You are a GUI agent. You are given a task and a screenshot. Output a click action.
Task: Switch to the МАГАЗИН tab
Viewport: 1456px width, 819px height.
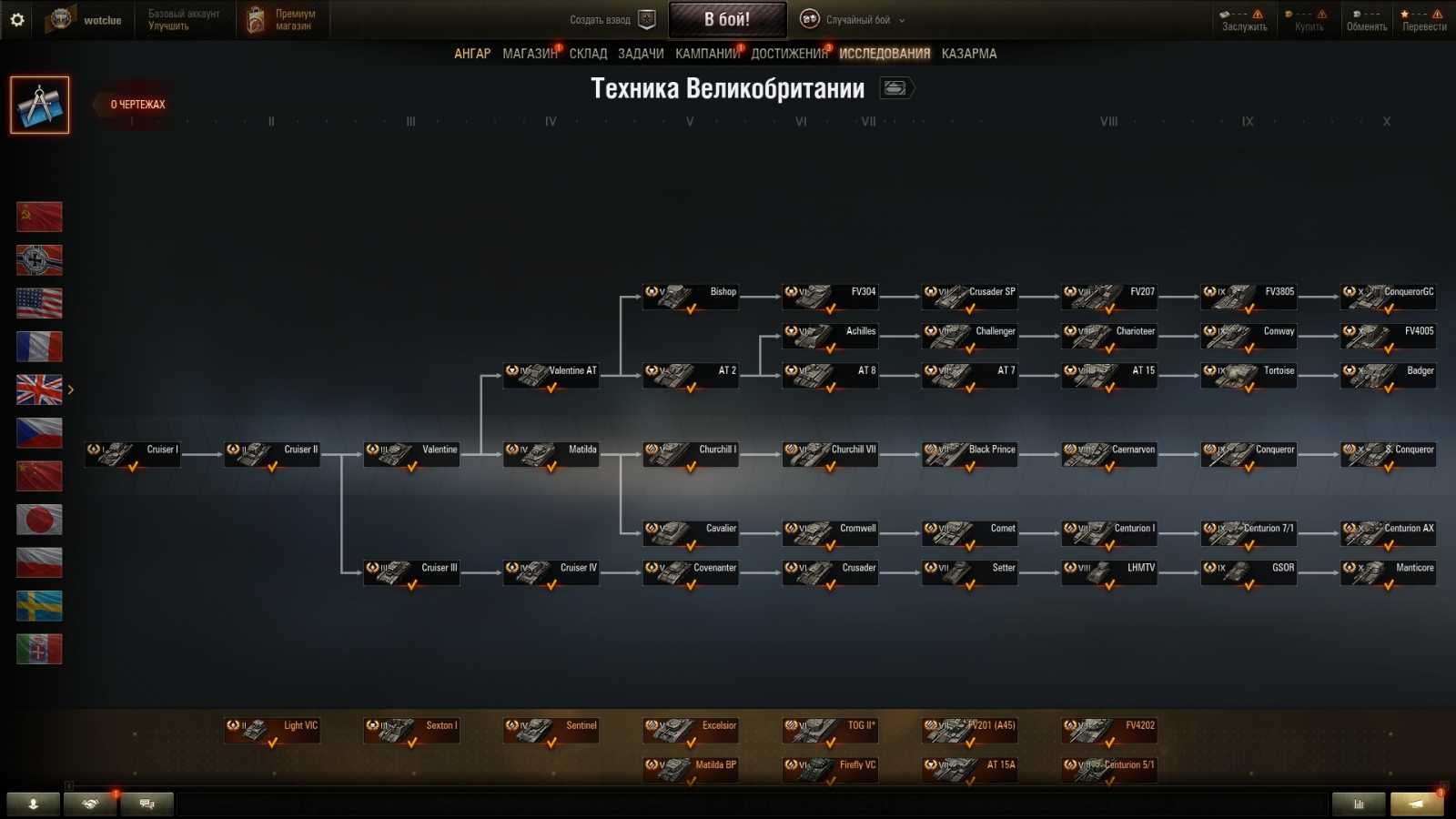tap(529, 53)
